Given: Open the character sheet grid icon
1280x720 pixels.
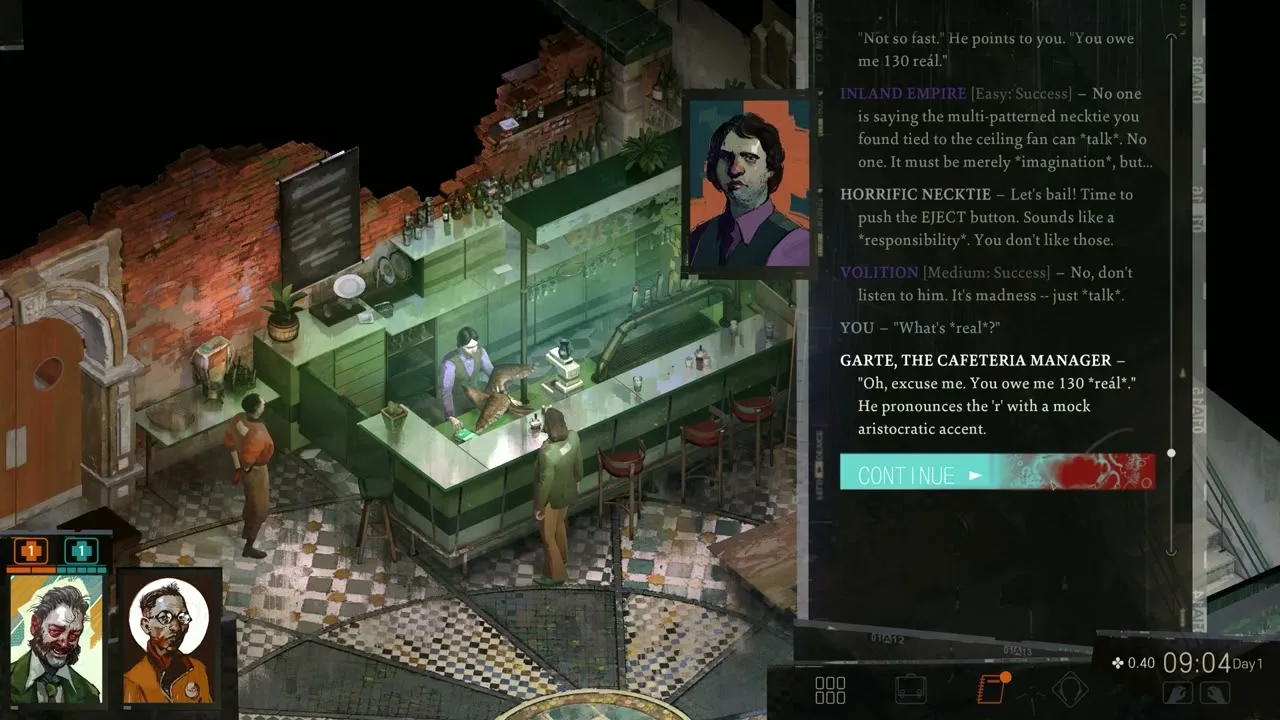Looking at the screenshot, I should point(830,690).
